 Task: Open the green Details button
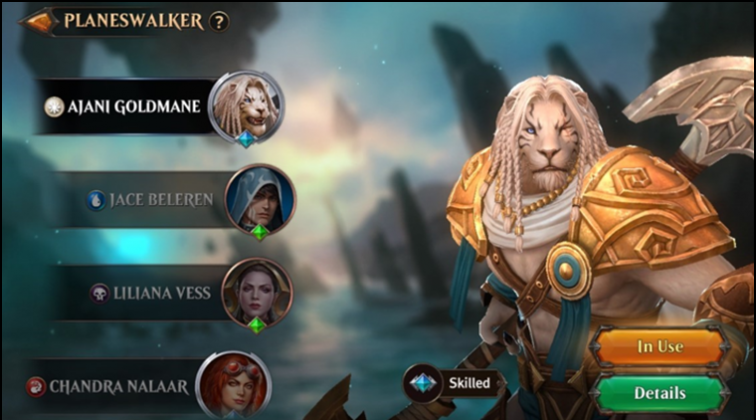(659, 392)
